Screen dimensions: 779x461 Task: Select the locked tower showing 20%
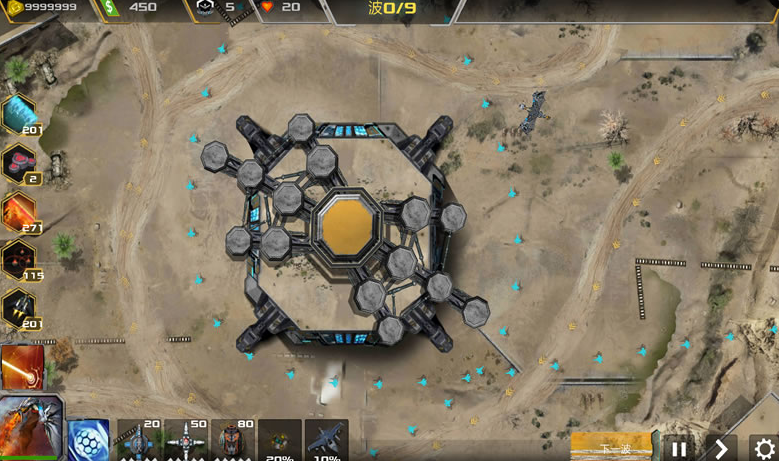click(280, 441)
